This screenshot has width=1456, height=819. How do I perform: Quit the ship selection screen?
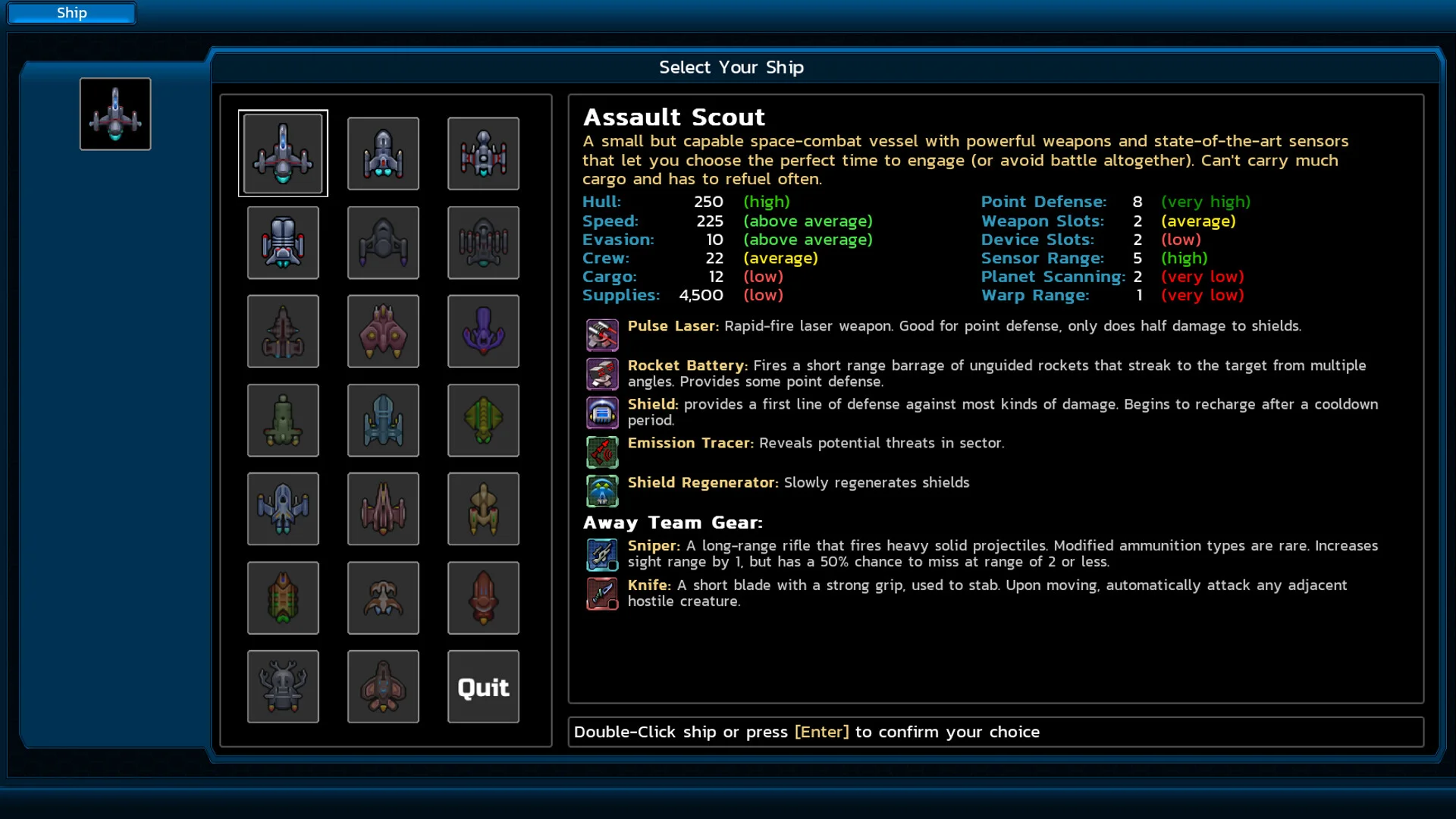tap(483, 687)
